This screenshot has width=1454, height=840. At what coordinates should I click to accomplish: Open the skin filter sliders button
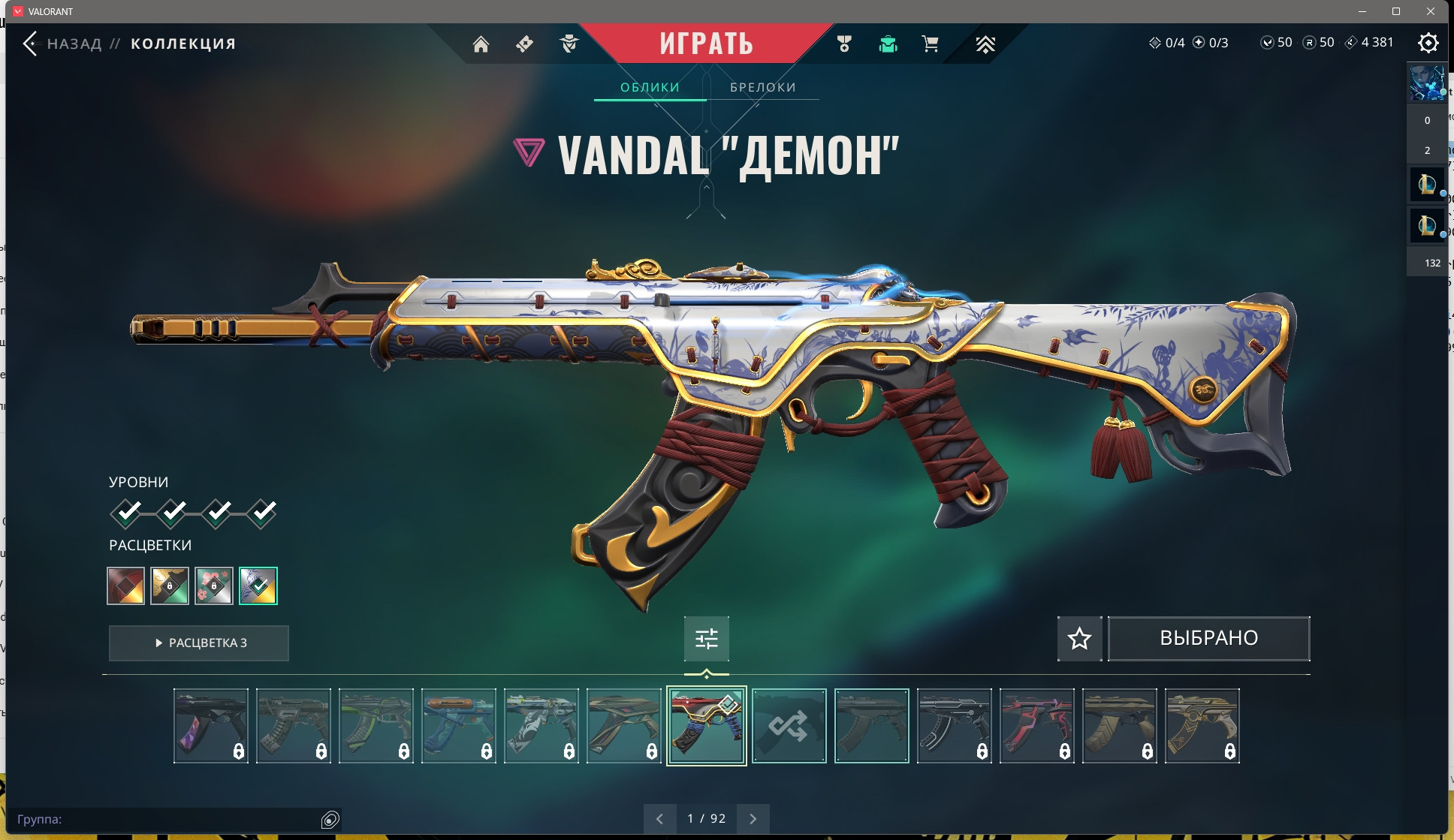(706, 638)
